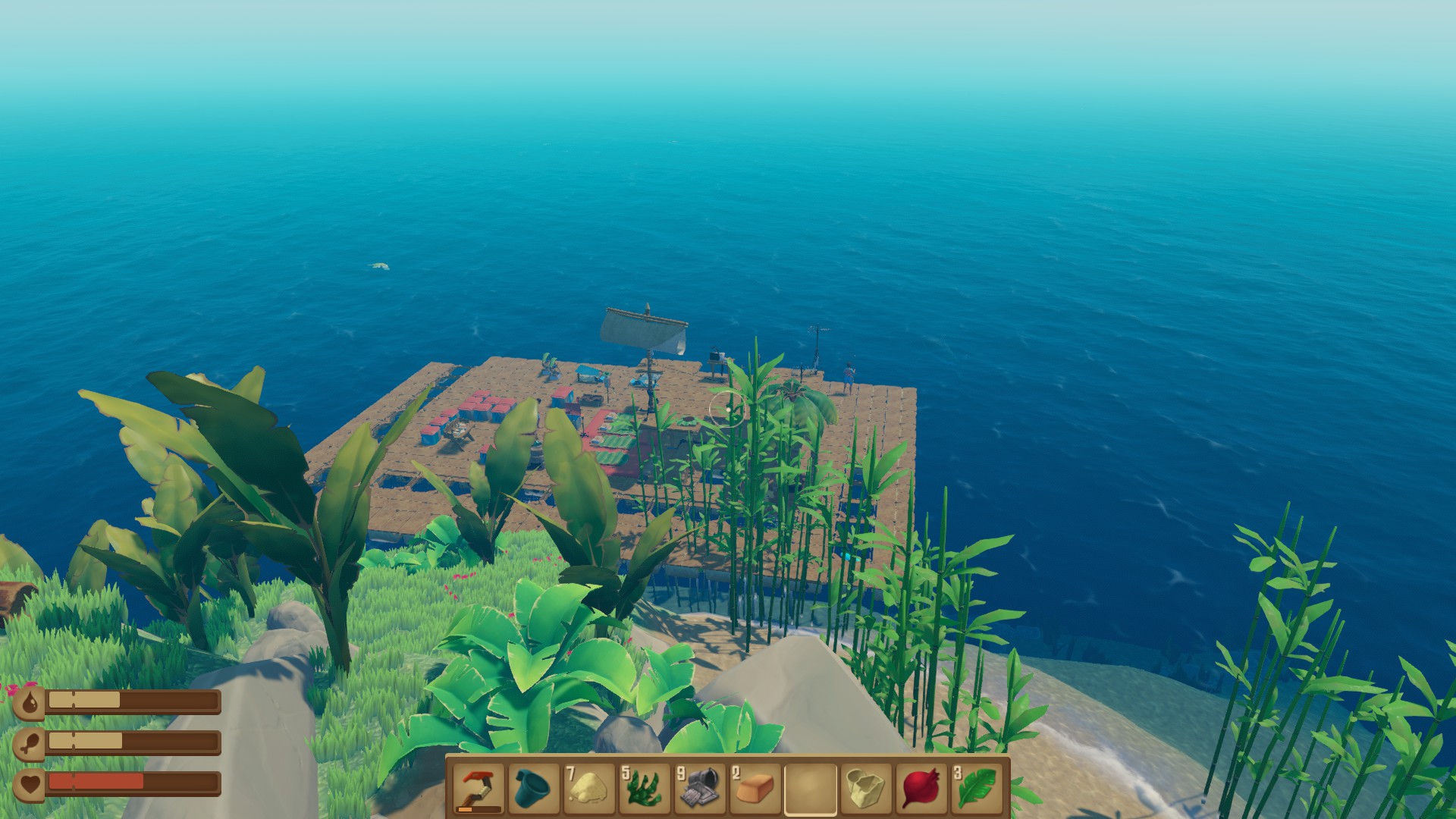Screen dimensions: 1456x819
Task: Choose the blue plastic cup slot
Action: 533,788
